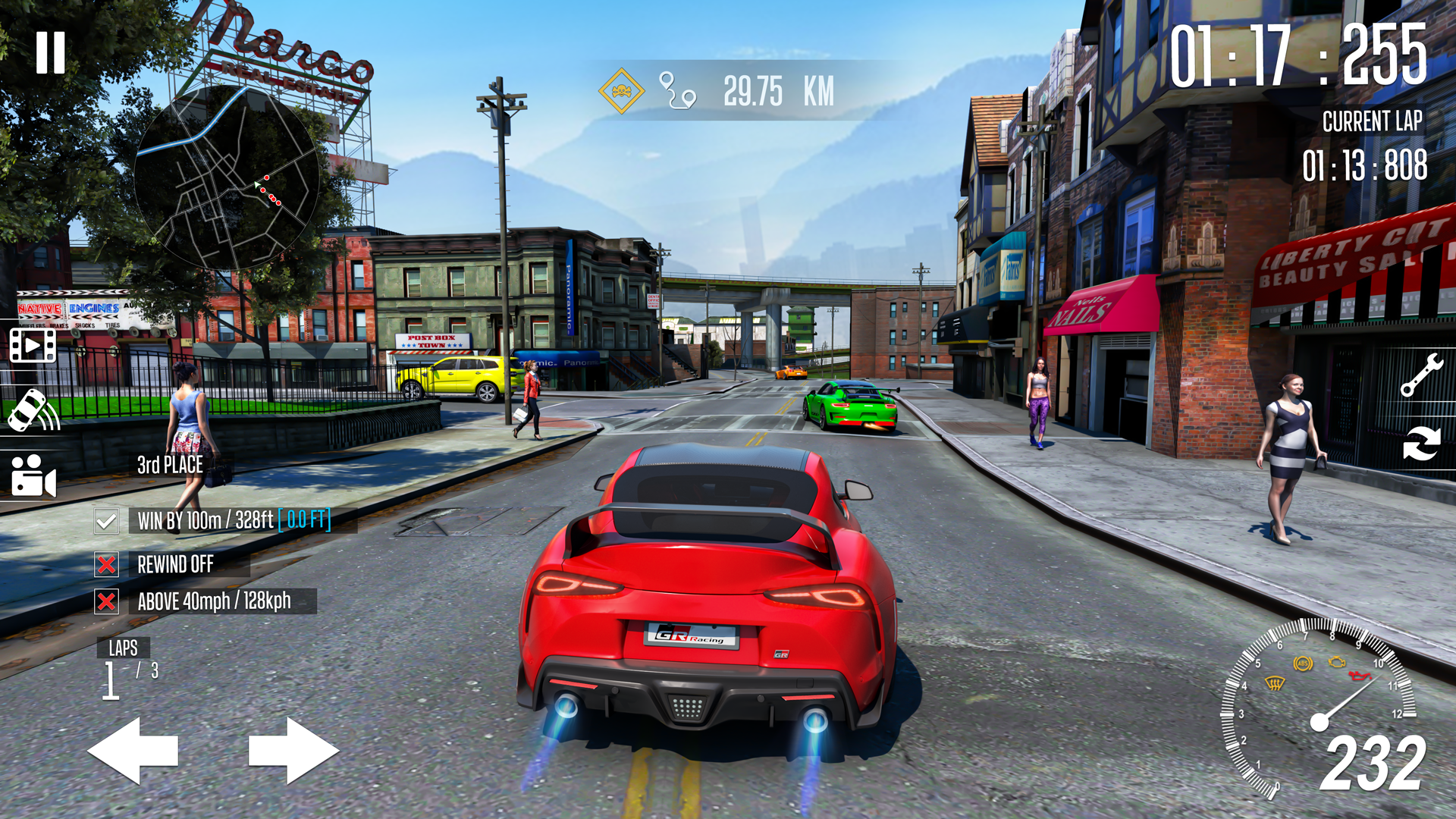Enable the REWIND OFF checkbox
This screenshot has height=819, width=1456.
108,565
